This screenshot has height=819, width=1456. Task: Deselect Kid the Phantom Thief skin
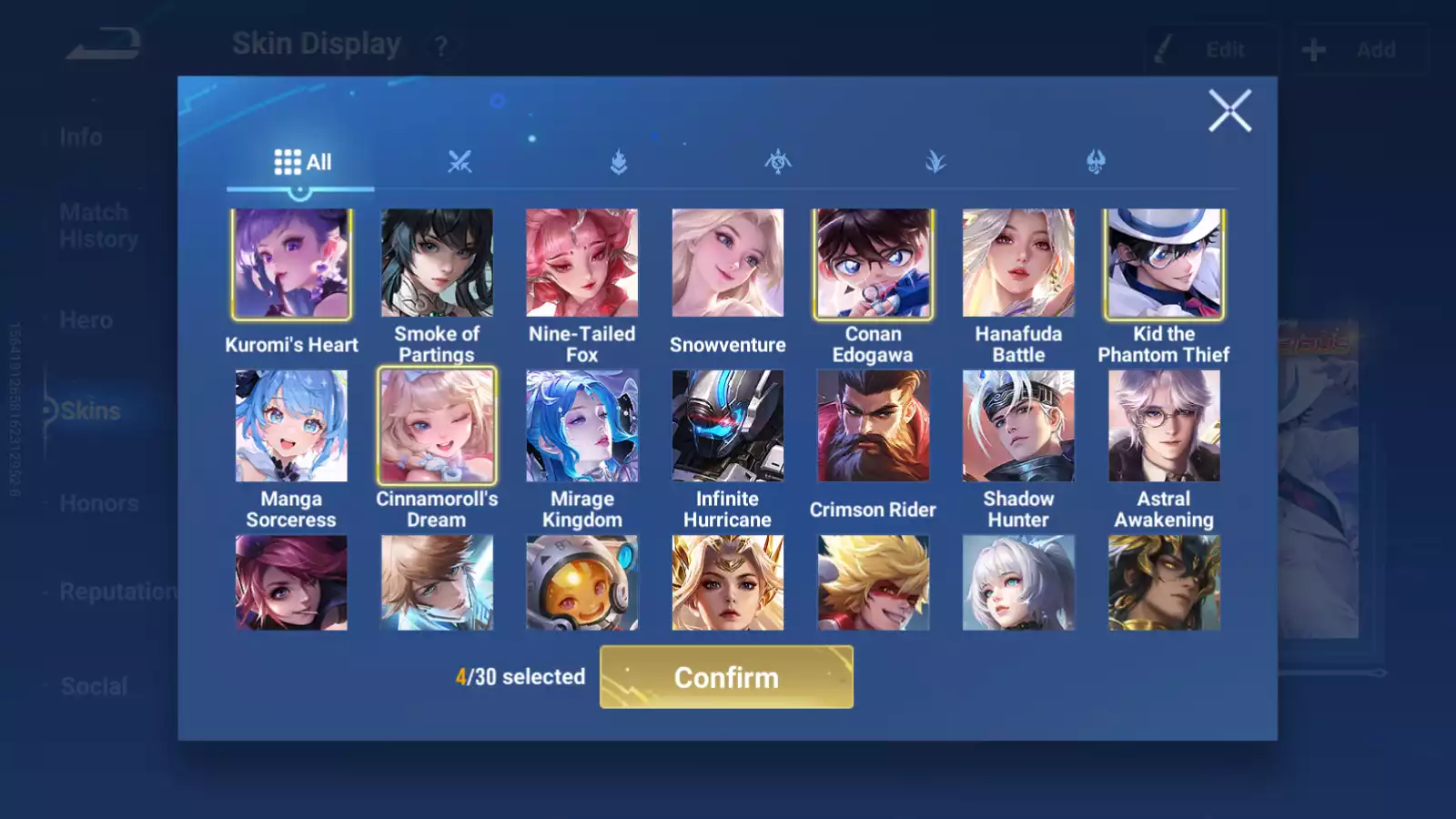point(1164,264)
